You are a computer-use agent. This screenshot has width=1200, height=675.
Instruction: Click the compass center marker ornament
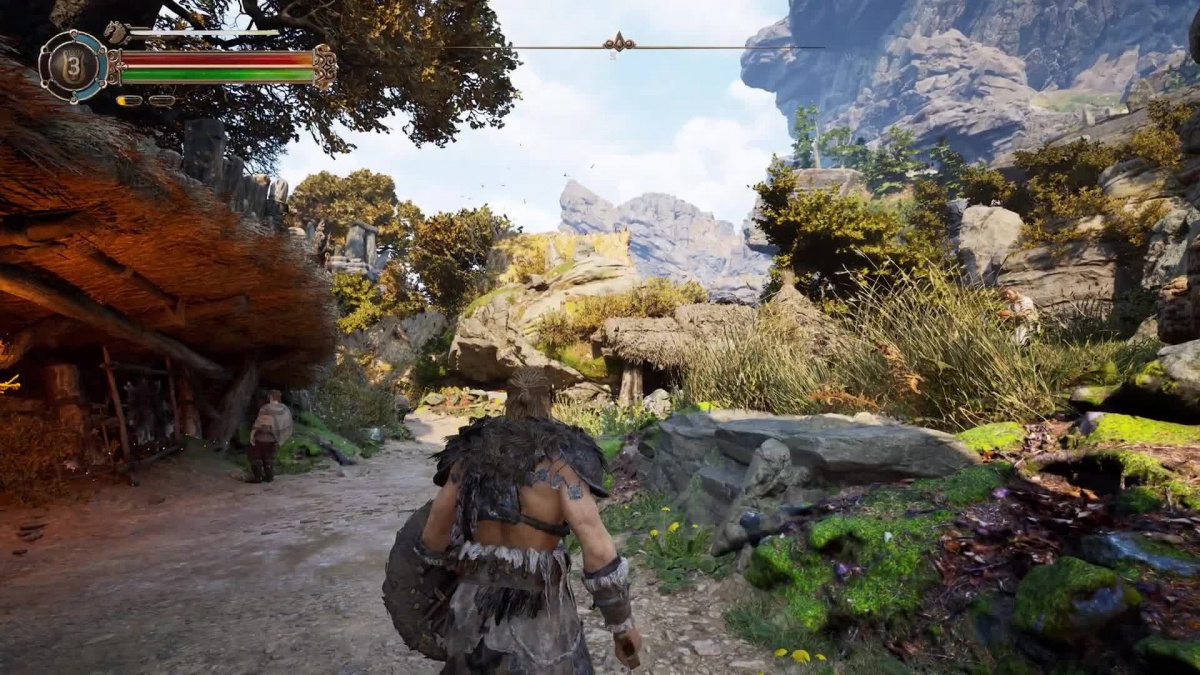pyautogui.click(x=620, y=43)
